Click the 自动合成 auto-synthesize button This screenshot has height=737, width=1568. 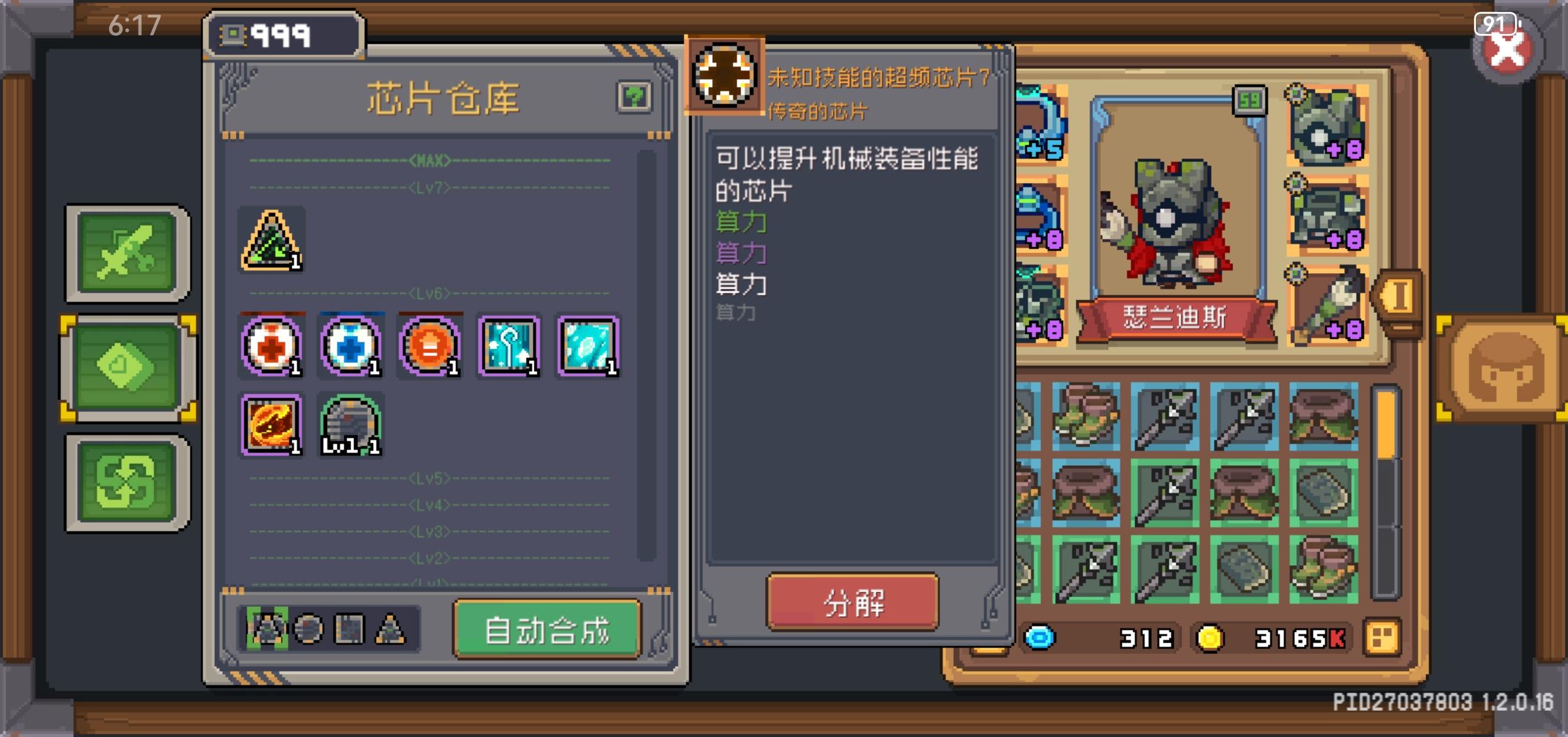[547, 631]
